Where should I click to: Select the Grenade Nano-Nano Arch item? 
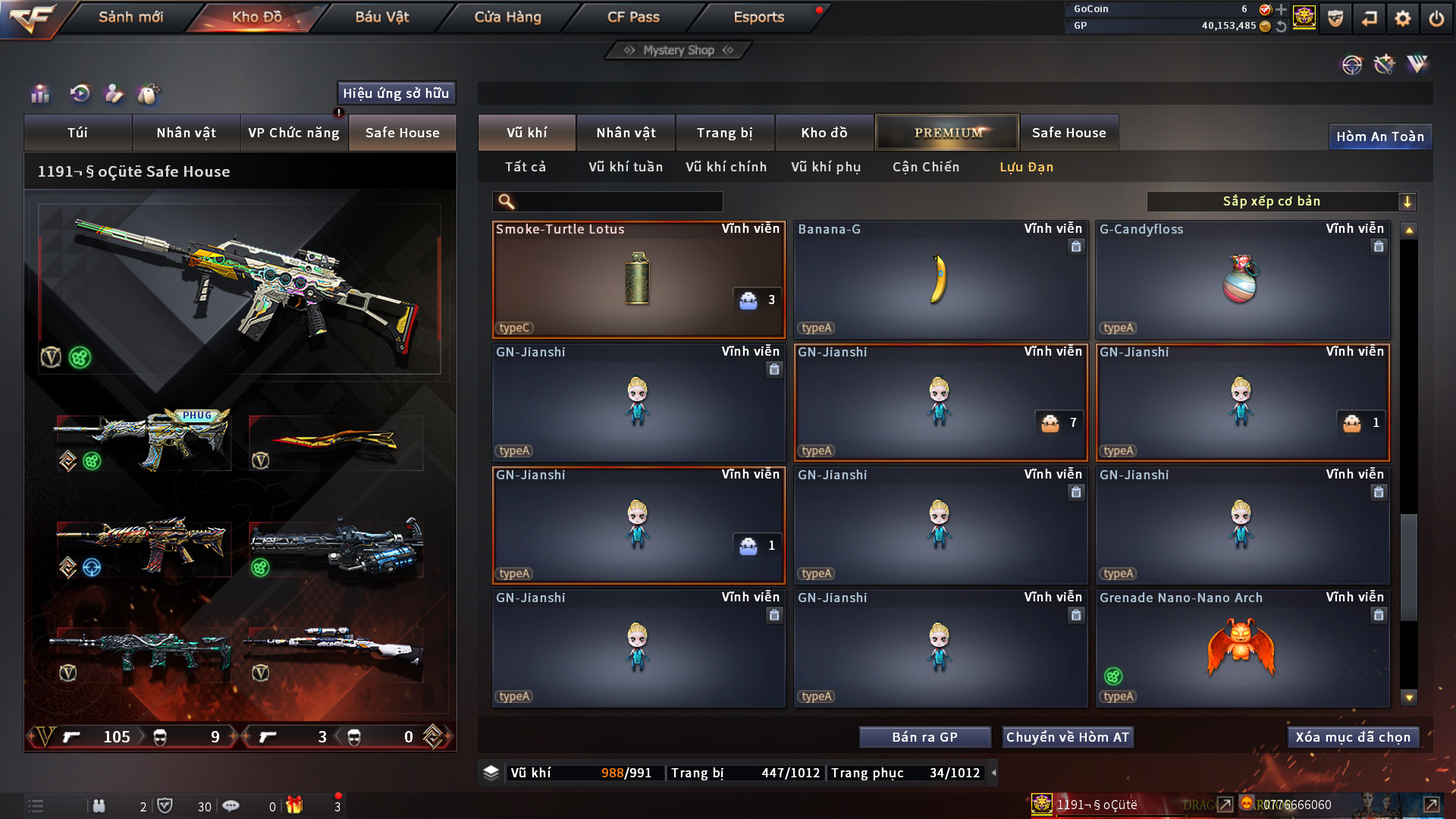click(x=1241, y=648)
